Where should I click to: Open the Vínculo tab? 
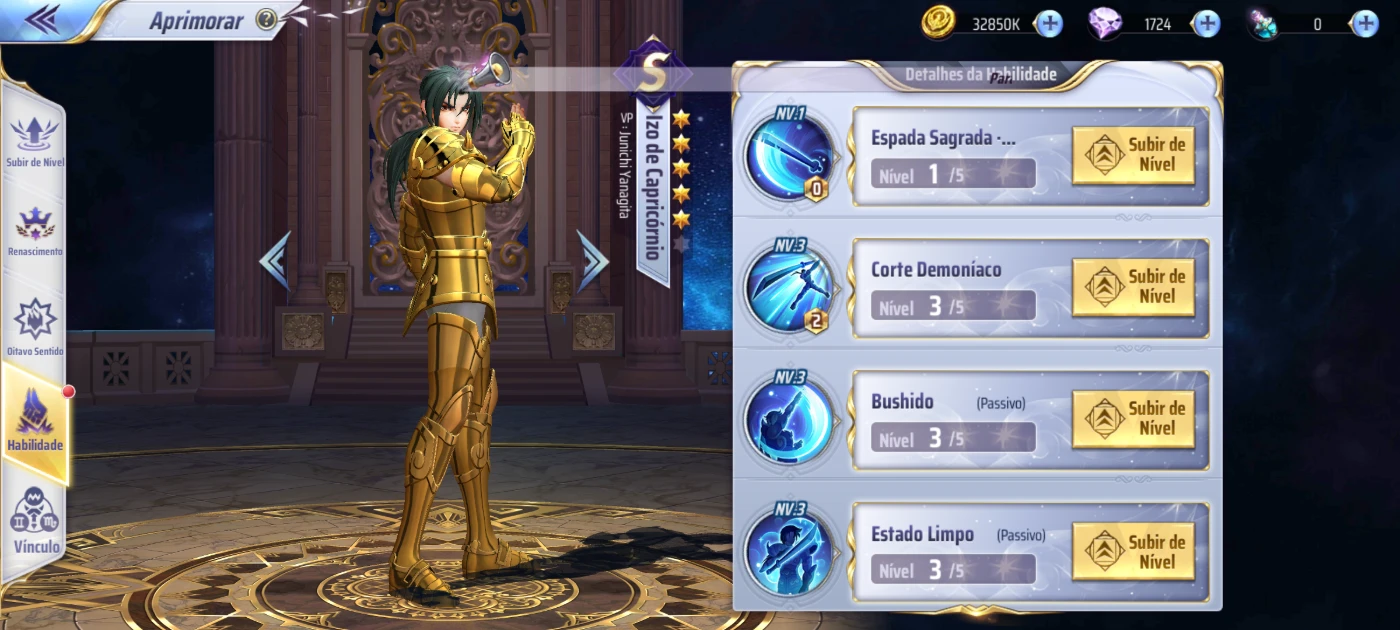36,522
